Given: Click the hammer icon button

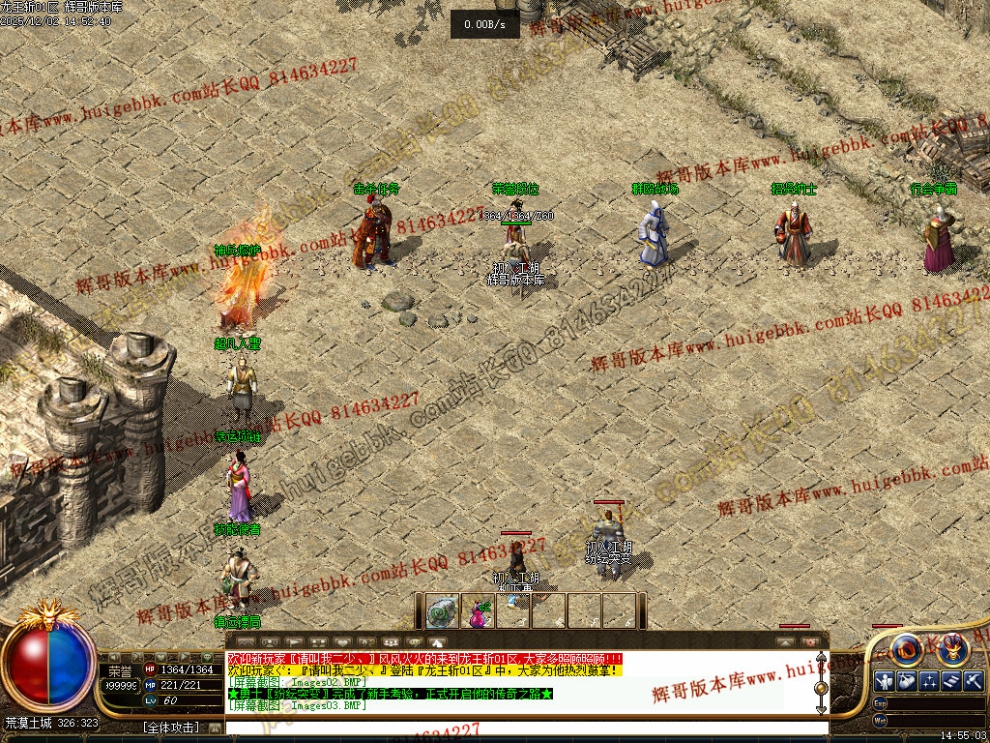Looking at the screenshot, I should 973,682.
